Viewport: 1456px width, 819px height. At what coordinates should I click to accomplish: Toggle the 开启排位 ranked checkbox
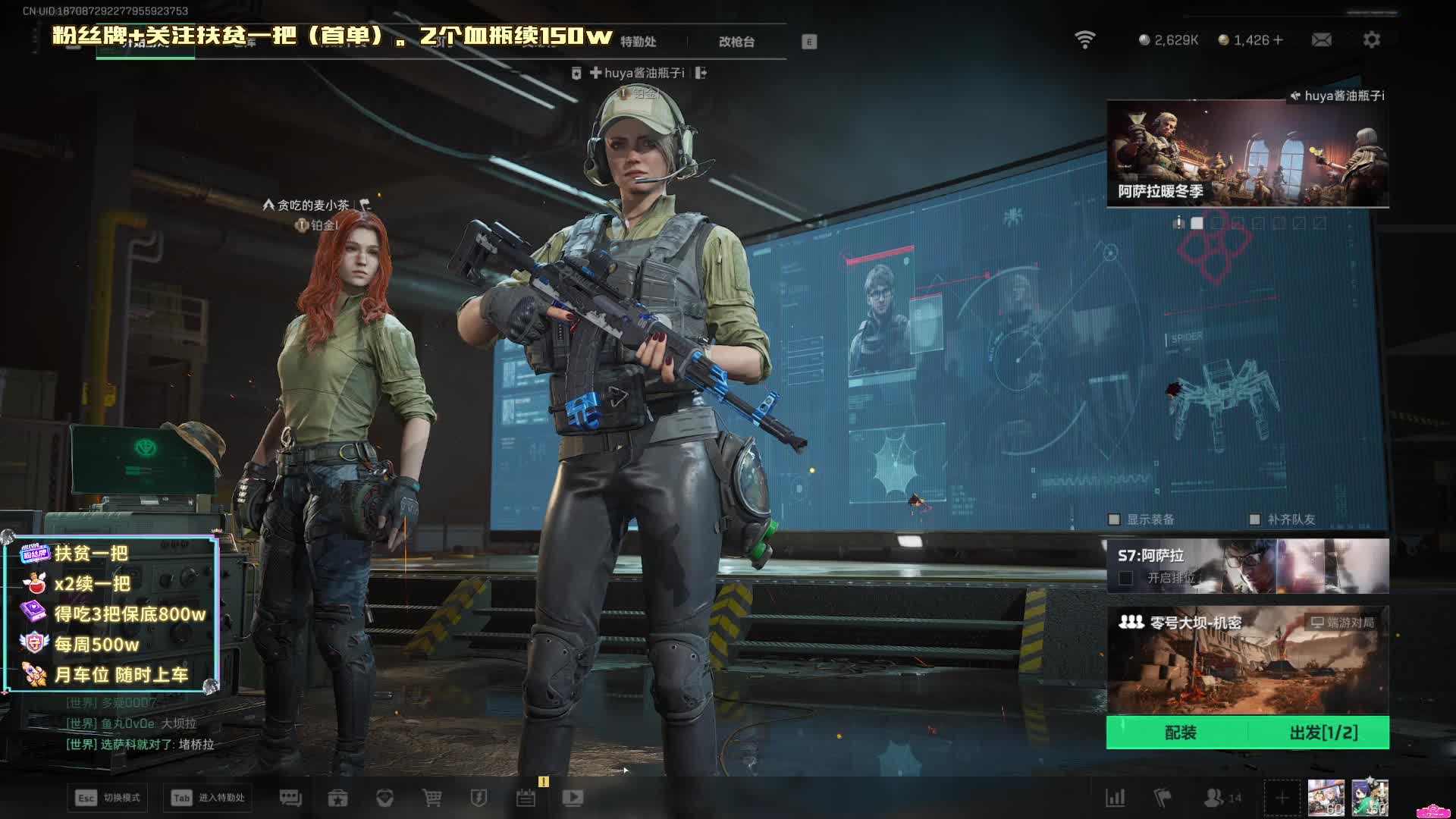(x=1126, y=579)
